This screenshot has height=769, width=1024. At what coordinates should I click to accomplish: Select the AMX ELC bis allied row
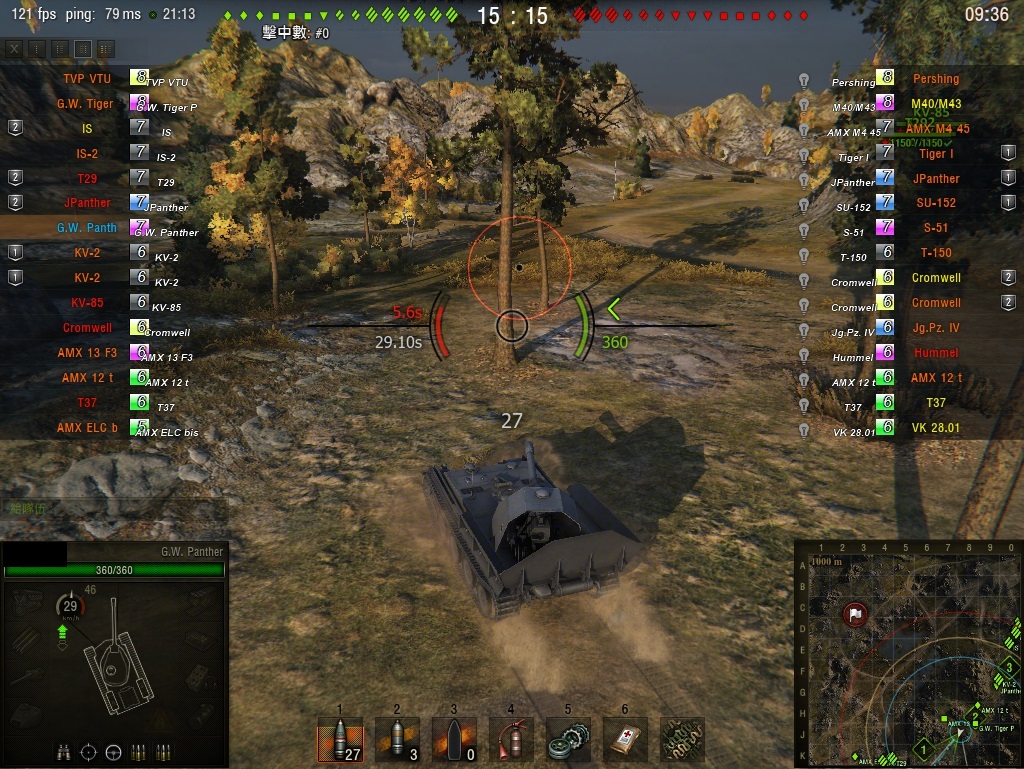point(87,428)
